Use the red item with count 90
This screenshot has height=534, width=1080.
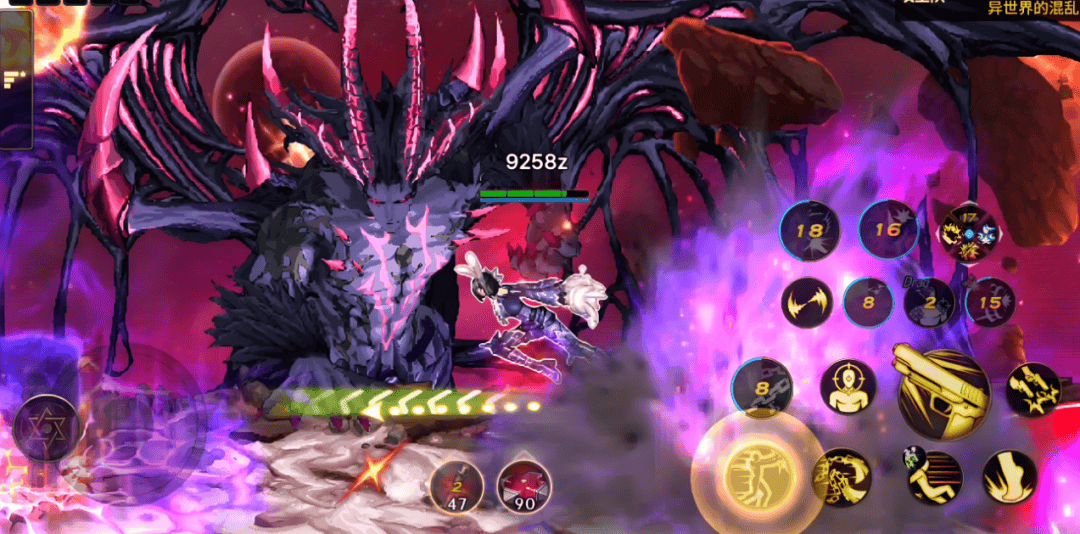point(524,487)
